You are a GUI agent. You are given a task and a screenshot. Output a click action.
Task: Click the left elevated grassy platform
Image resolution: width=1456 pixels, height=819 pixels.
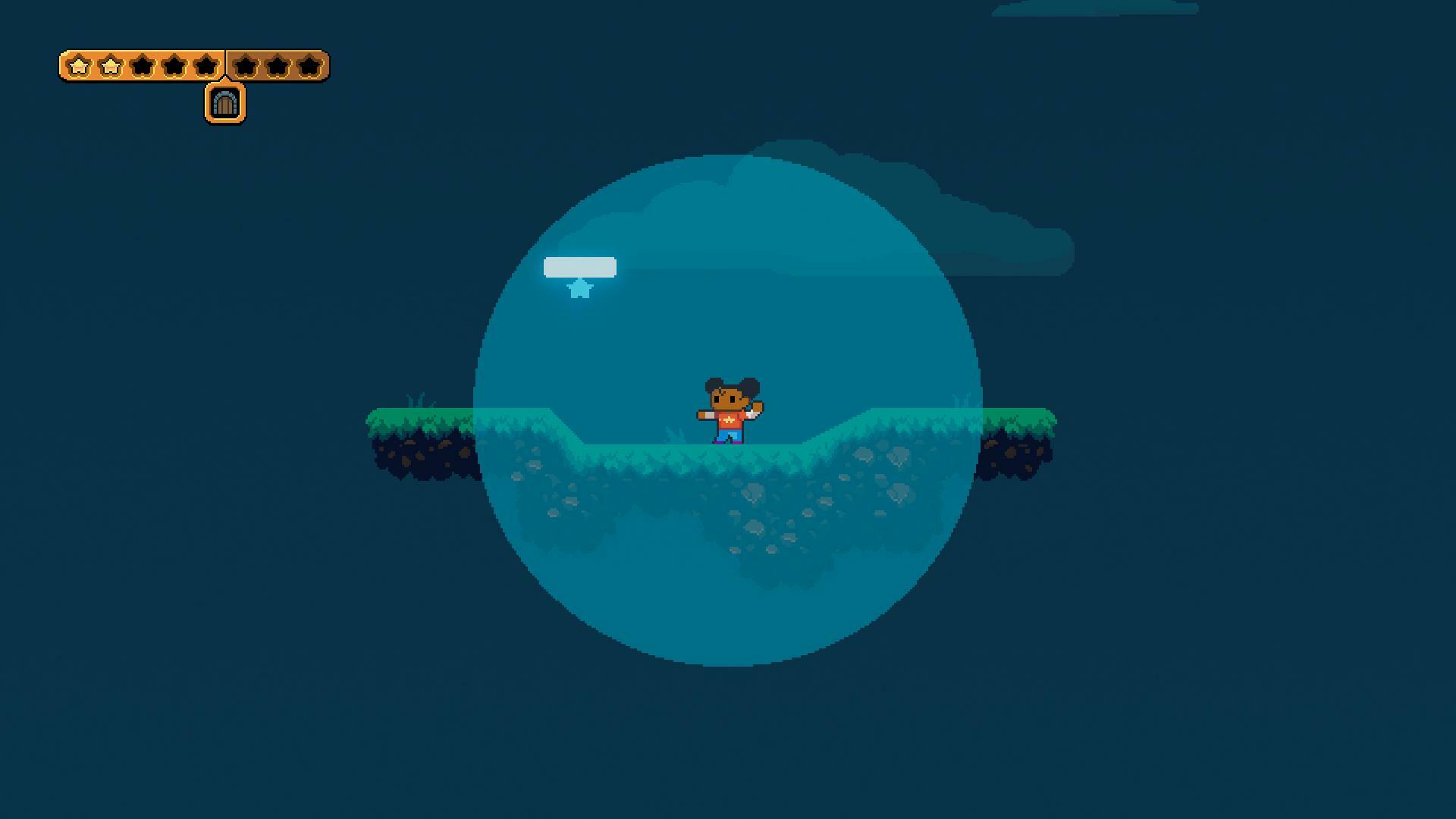425,421
